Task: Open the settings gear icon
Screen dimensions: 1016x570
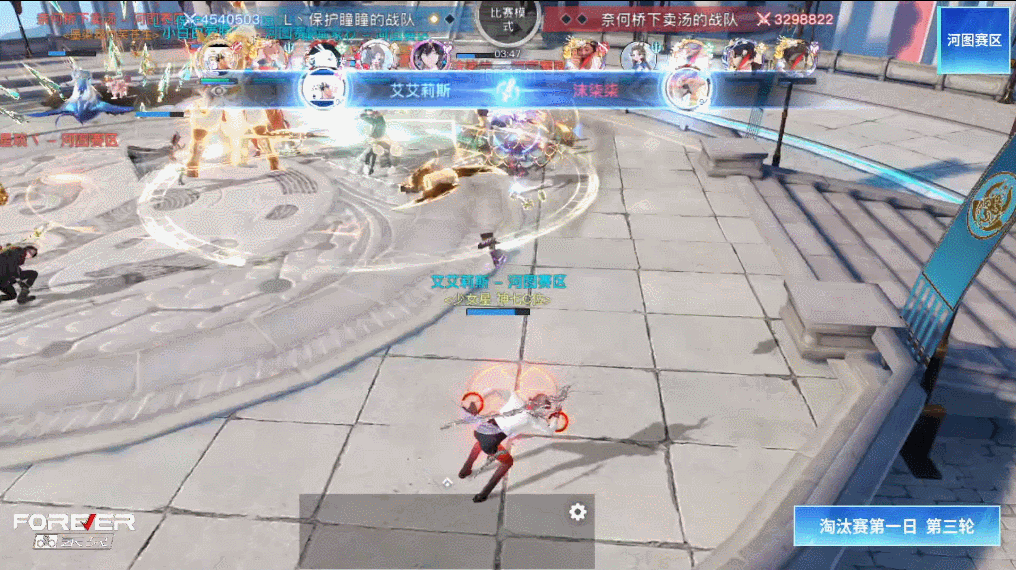Action: point(577,512)
